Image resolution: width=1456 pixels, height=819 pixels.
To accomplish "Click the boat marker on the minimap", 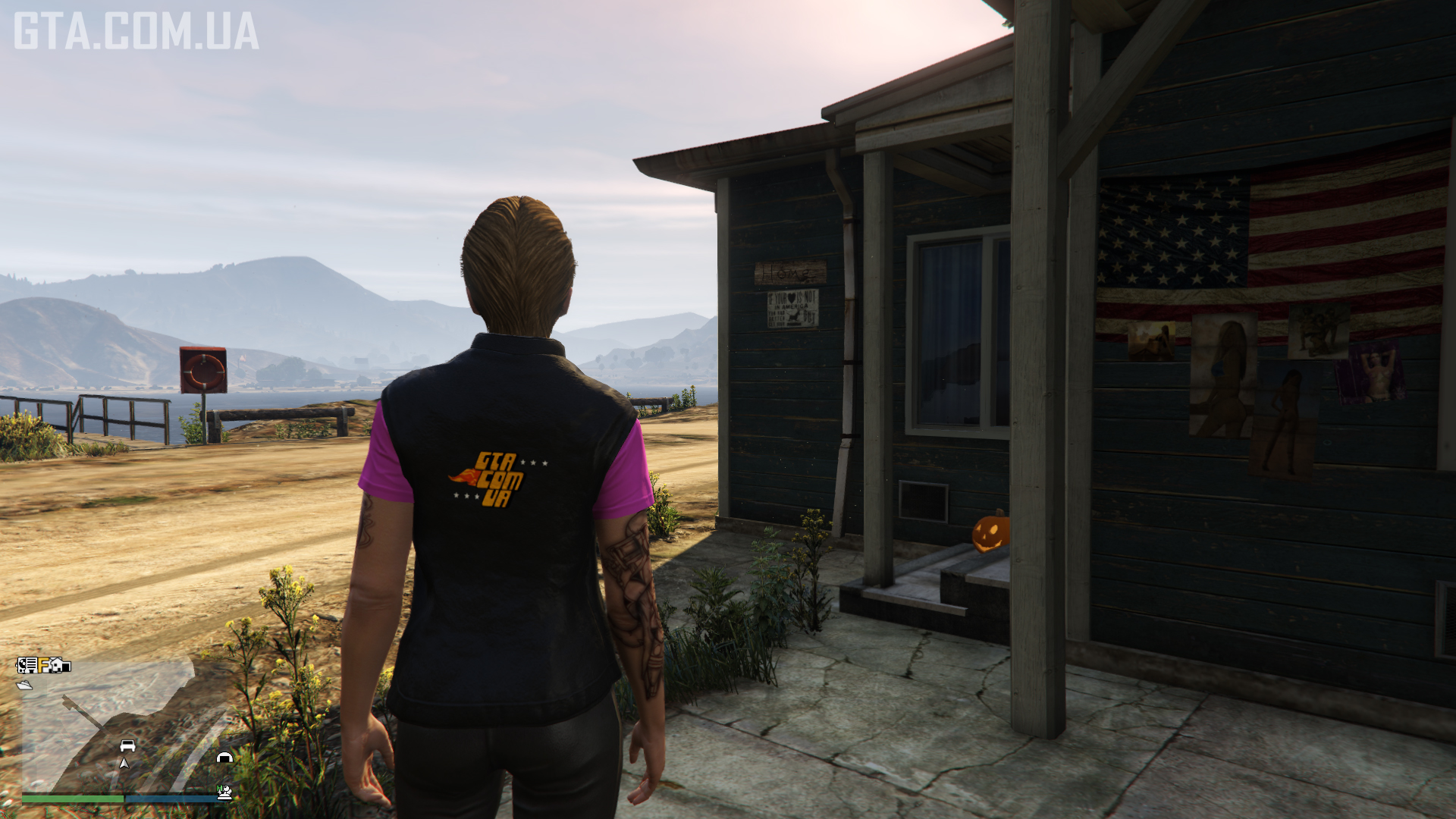I will pos(24,685).
